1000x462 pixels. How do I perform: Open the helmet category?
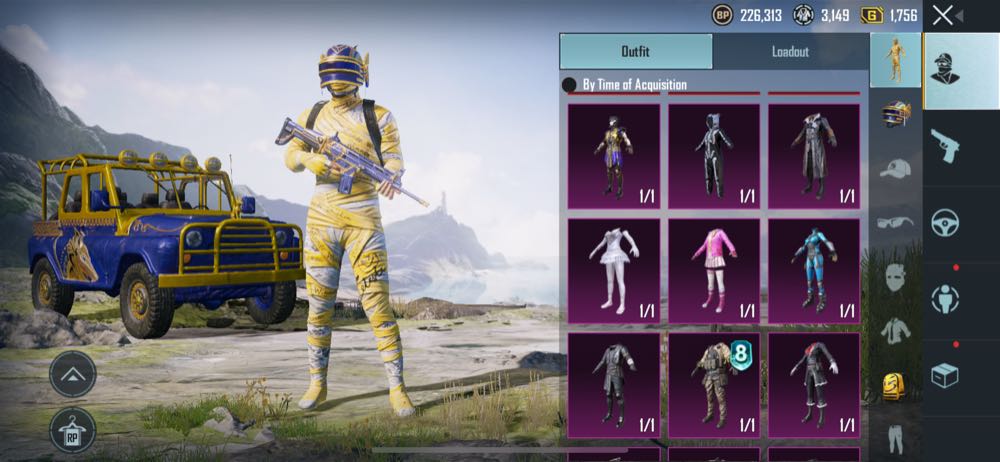pos(895,114)
